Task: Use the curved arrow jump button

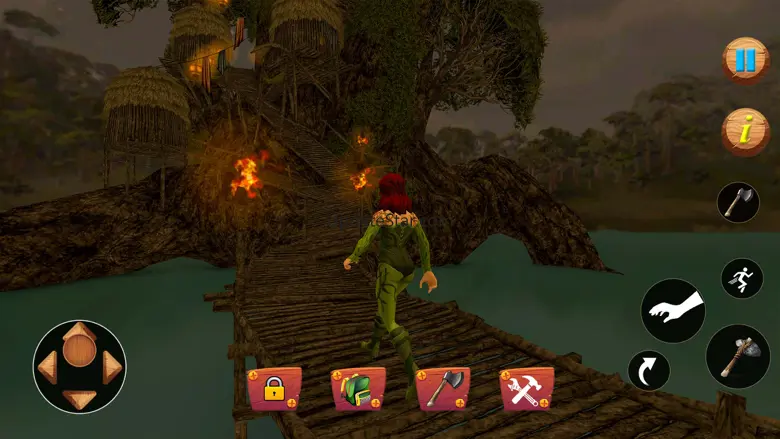Action: point(649,370)
